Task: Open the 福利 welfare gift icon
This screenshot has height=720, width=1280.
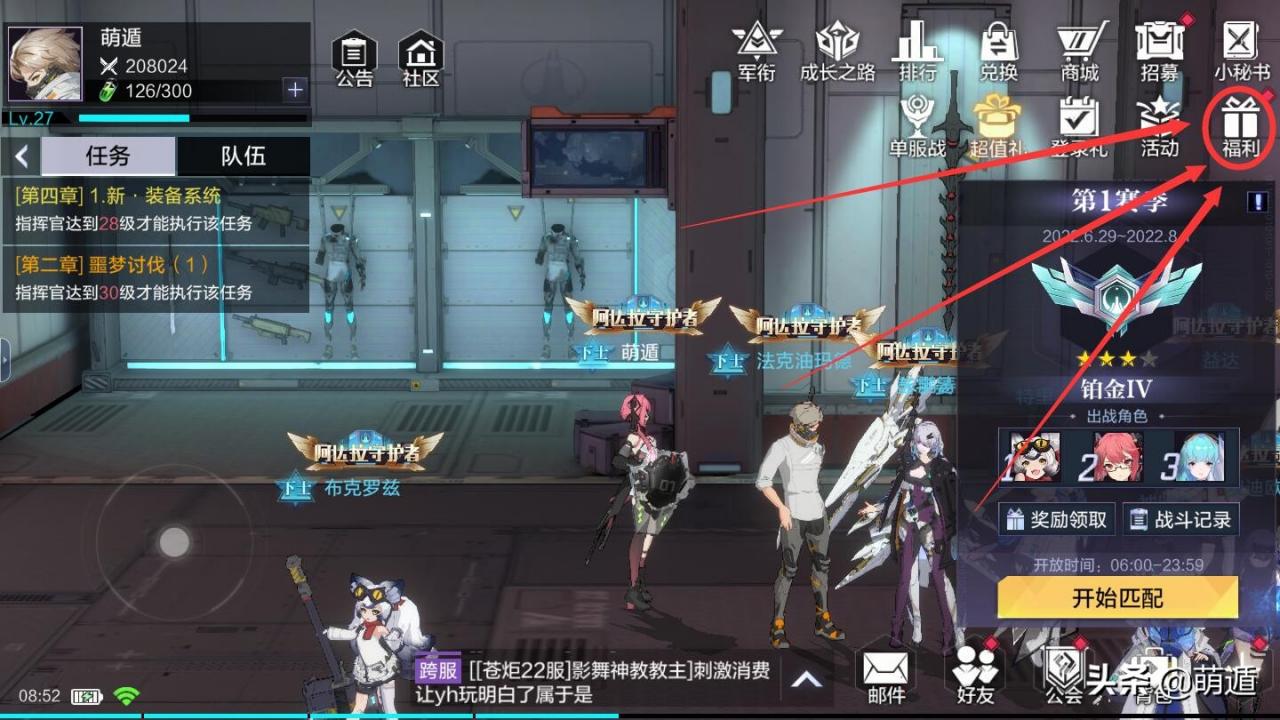Action: 1240,130
